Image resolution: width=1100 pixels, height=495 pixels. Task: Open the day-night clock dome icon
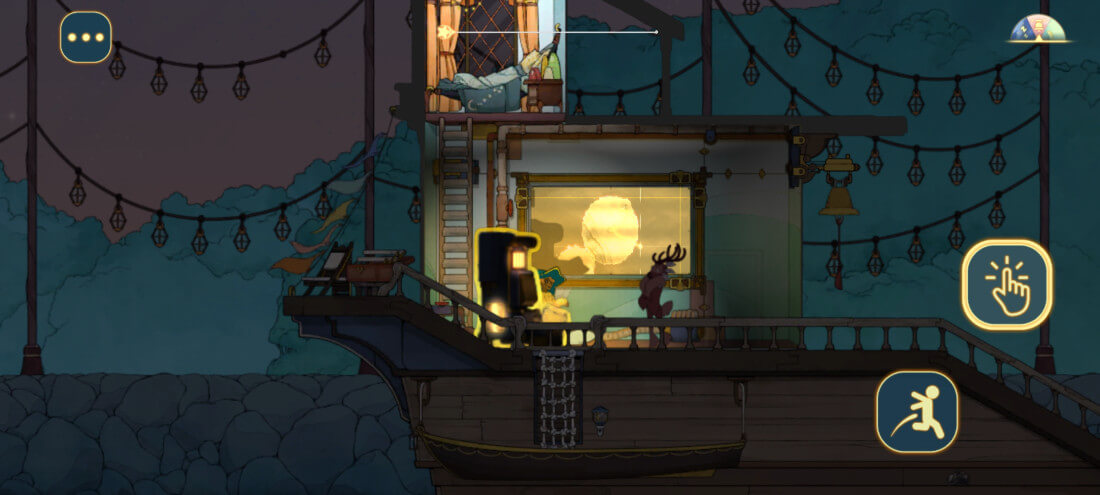1039,28
